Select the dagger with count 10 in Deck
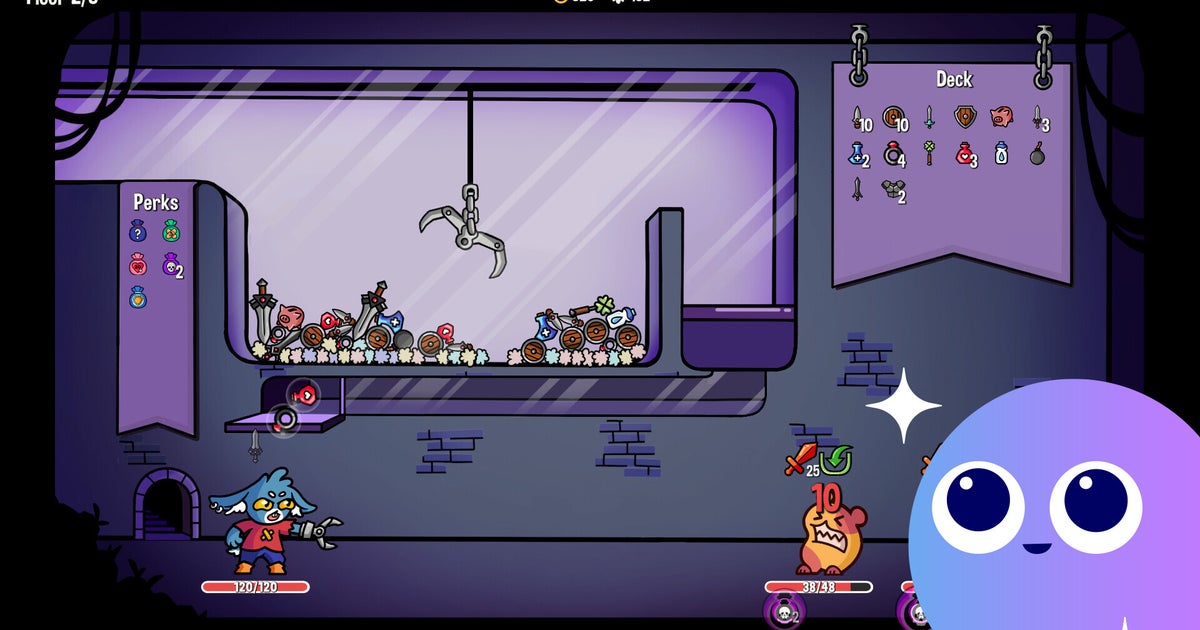The image size is (1200, 630). (859, 118)
